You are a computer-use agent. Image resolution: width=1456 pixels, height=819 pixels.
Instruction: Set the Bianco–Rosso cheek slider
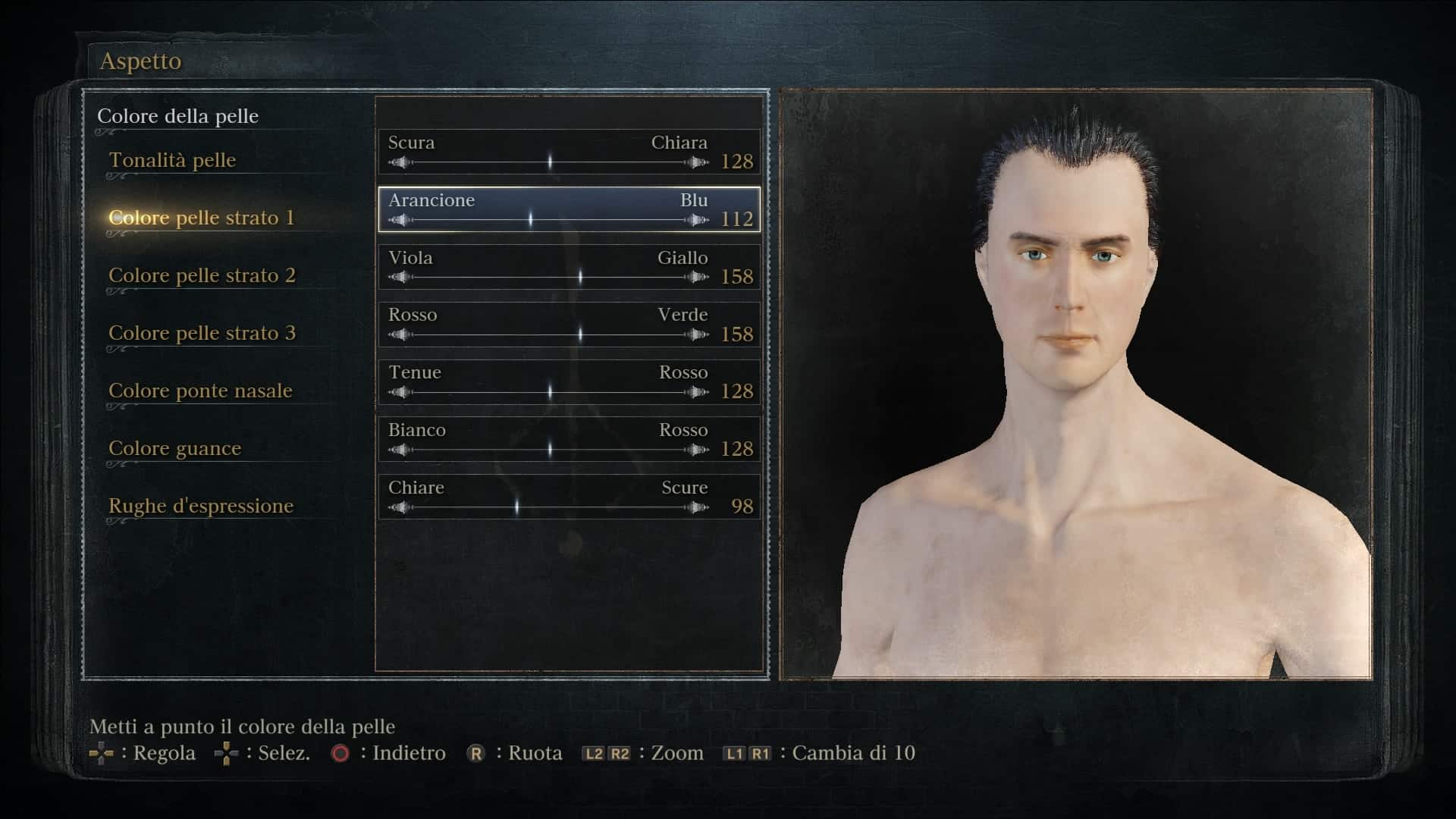(x=549, y=450)
